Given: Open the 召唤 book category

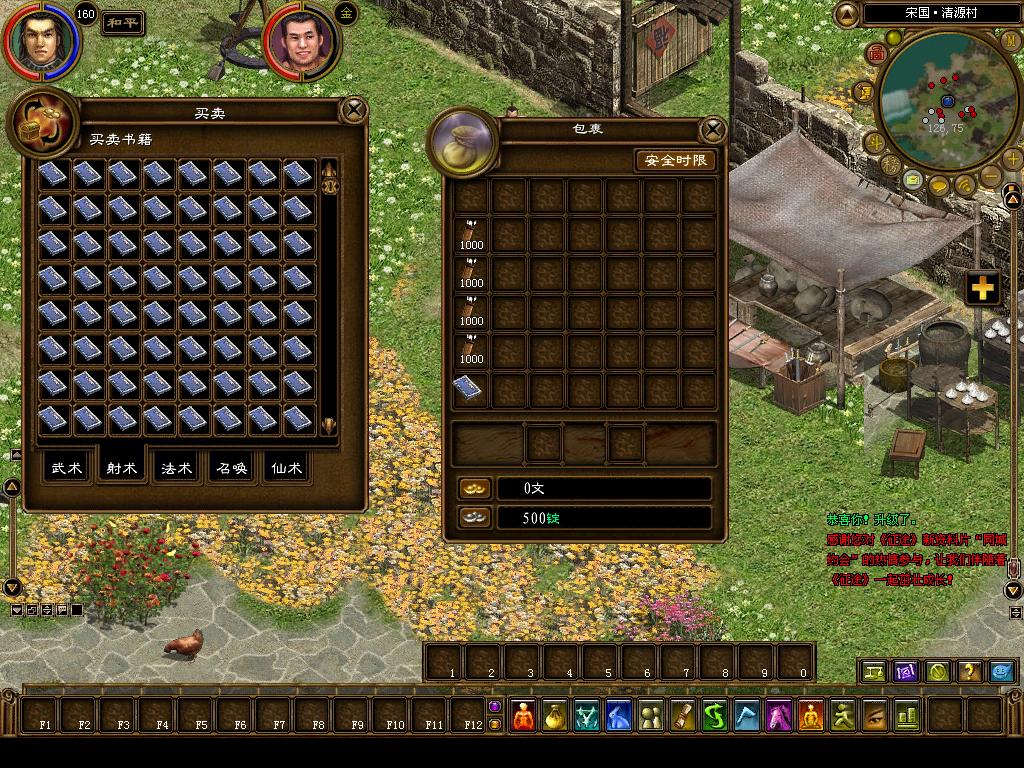Looking at the screenshot, I should (x=232, y=468).
